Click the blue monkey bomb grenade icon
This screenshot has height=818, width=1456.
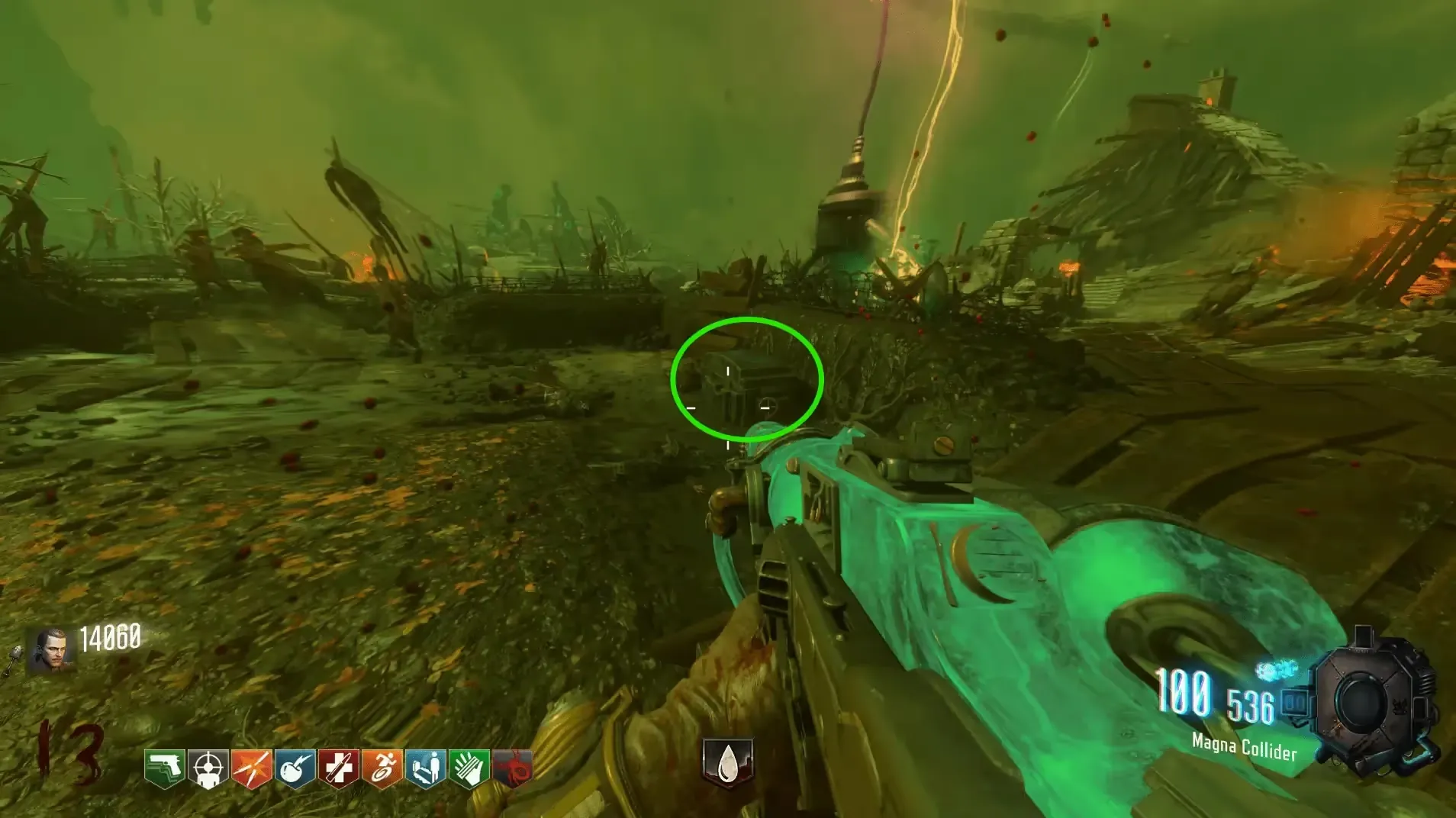tap(1274, 671)
